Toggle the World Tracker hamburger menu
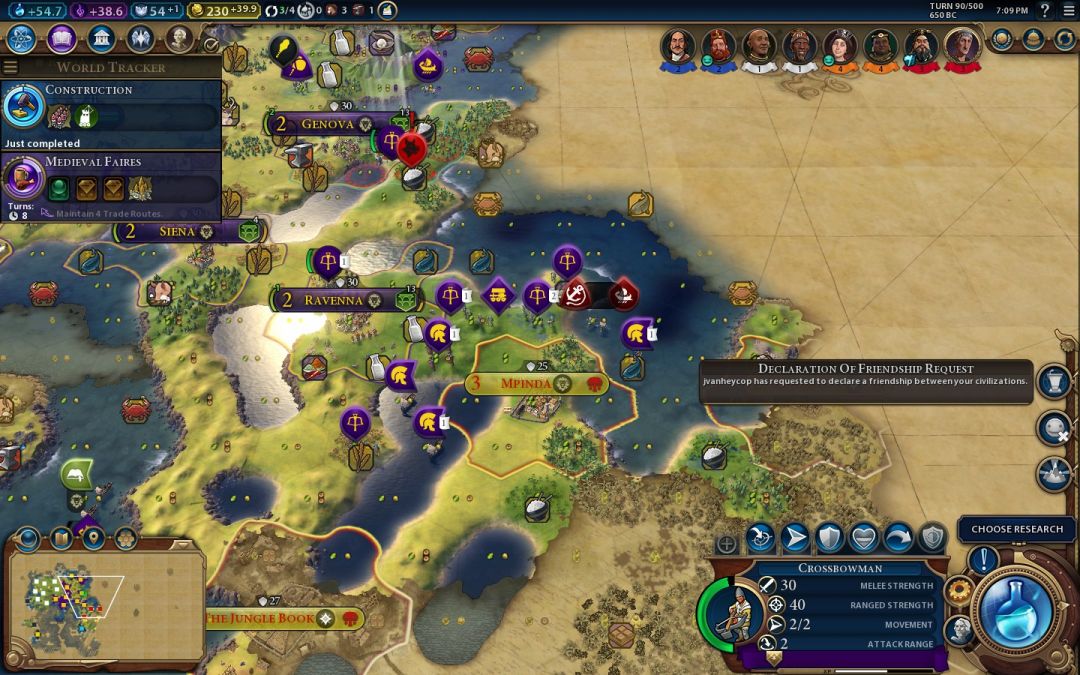 11,68
